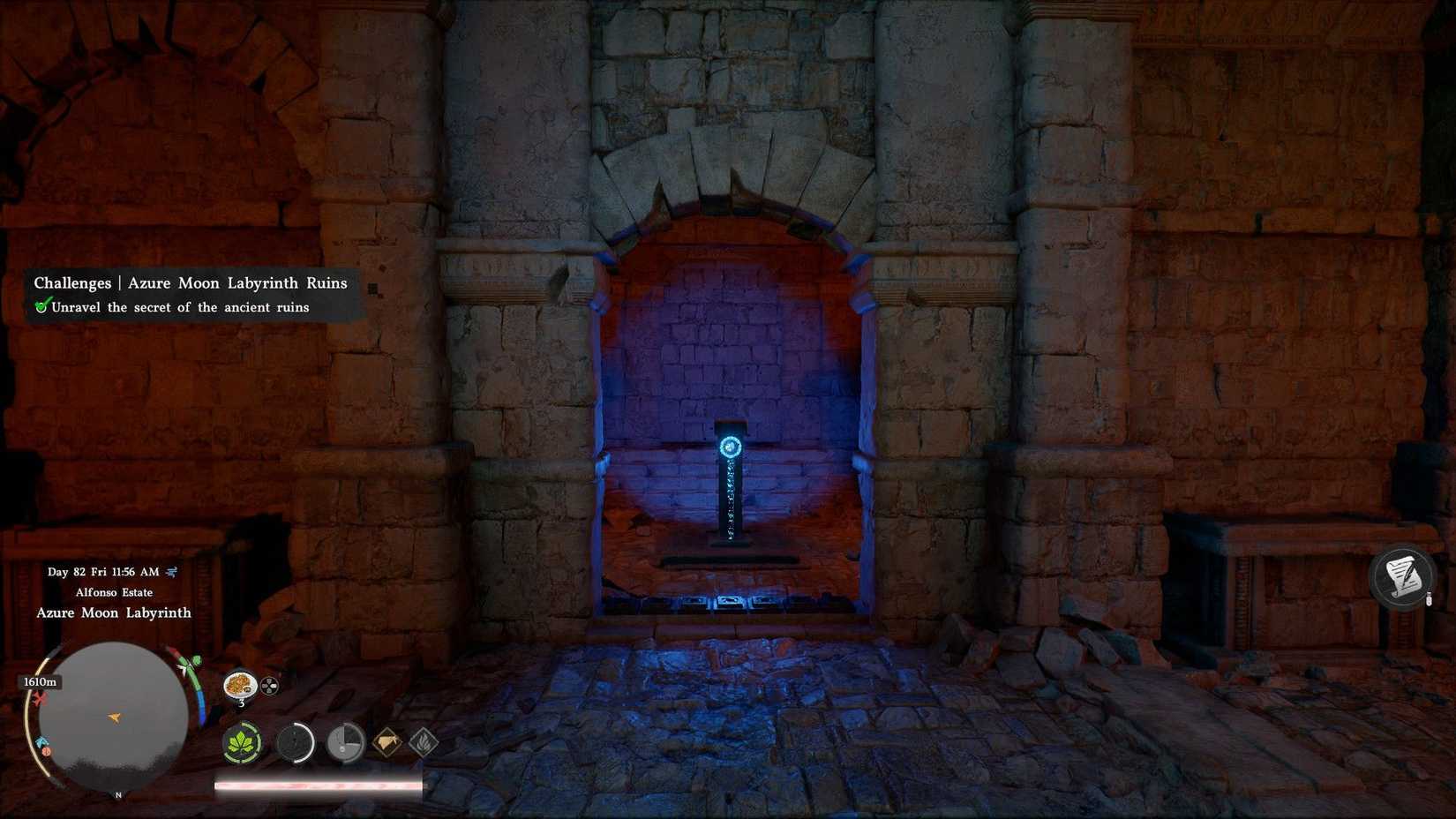Screen dimensions: 1456x819
Task: Click the Challenges header title
Action: pos(72,282)
